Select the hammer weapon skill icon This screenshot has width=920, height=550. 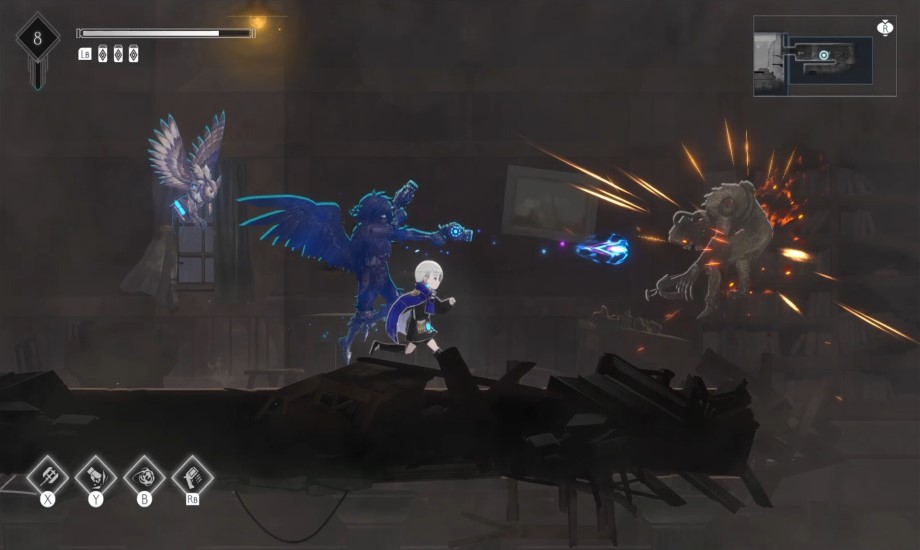[47, 475]
